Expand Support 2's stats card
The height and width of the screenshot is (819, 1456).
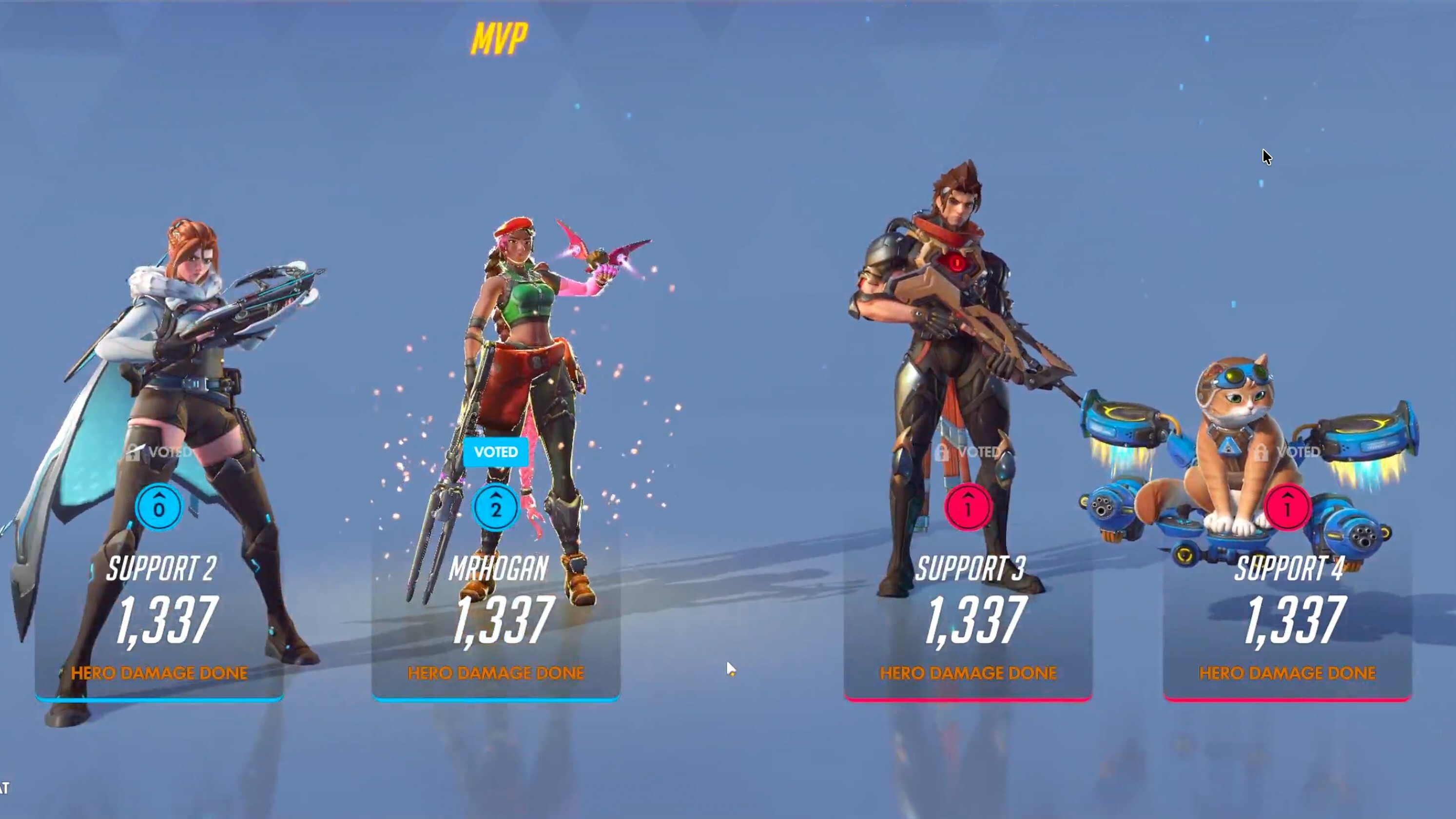tap(160, 622)
